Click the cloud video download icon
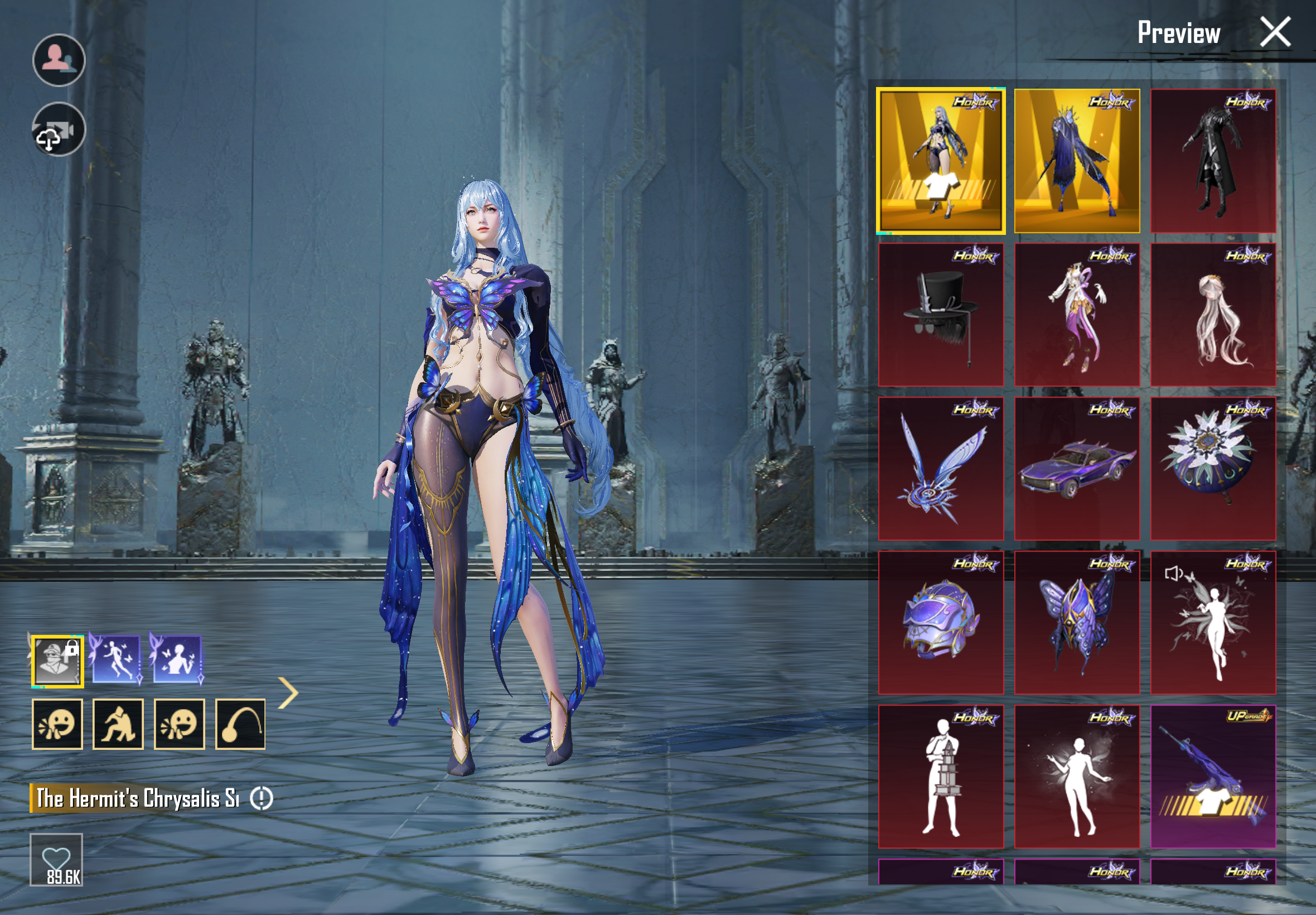This screenshot has width=1316, height=915. coord(59,129)
